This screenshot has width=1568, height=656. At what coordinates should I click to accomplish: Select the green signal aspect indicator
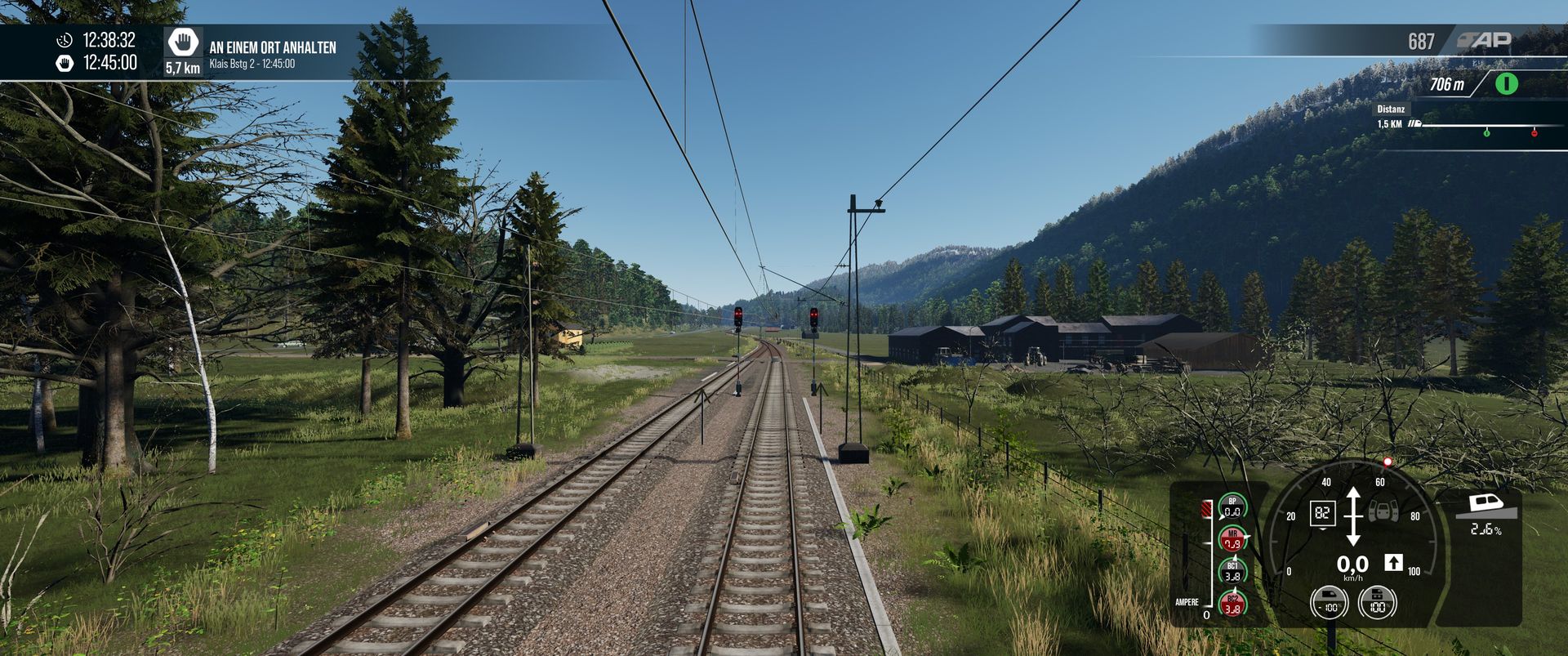tap(1507, 83)
